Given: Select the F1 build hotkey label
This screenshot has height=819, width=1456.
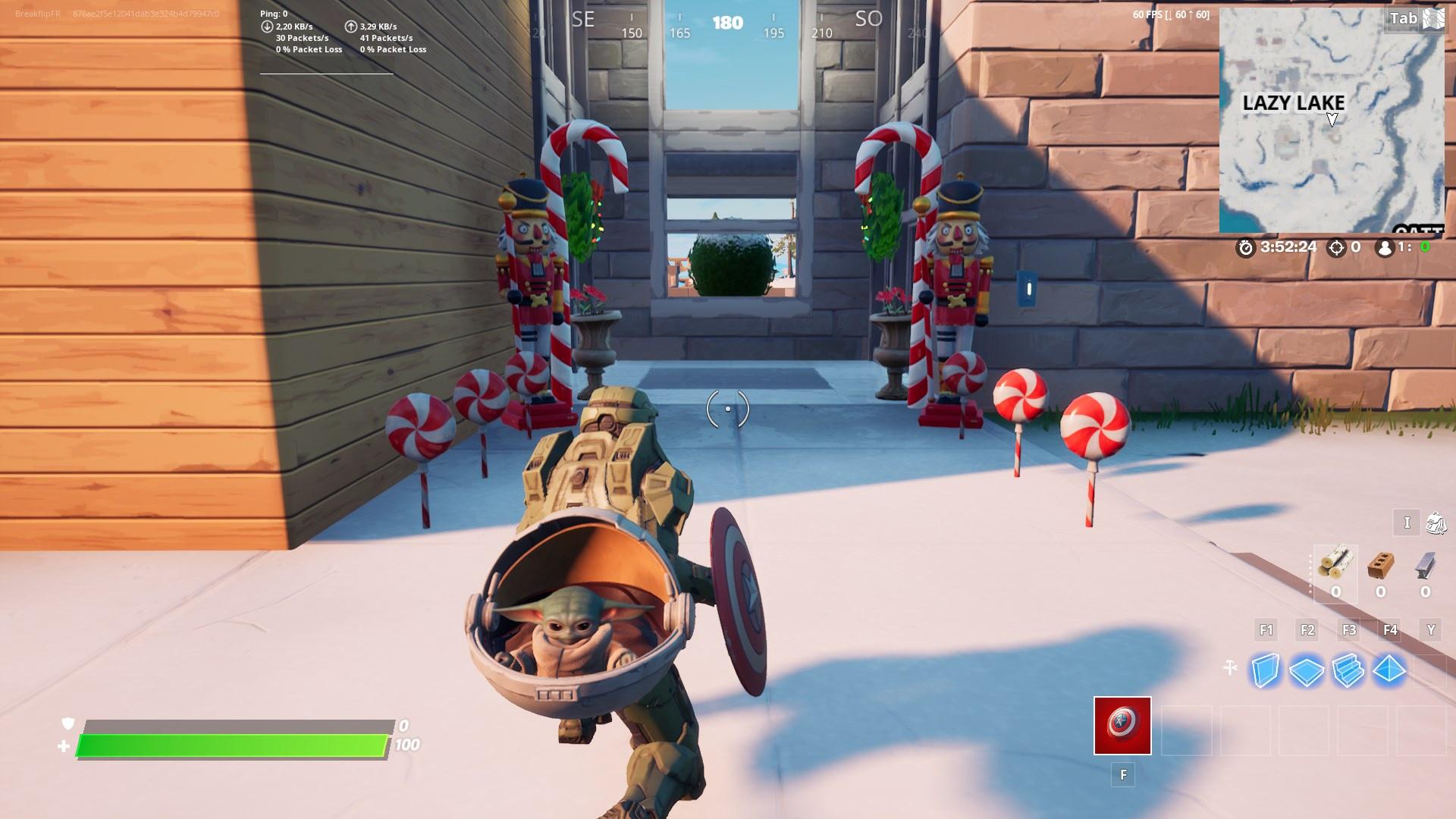Looking at the screenshot, I should point(1265,629).
